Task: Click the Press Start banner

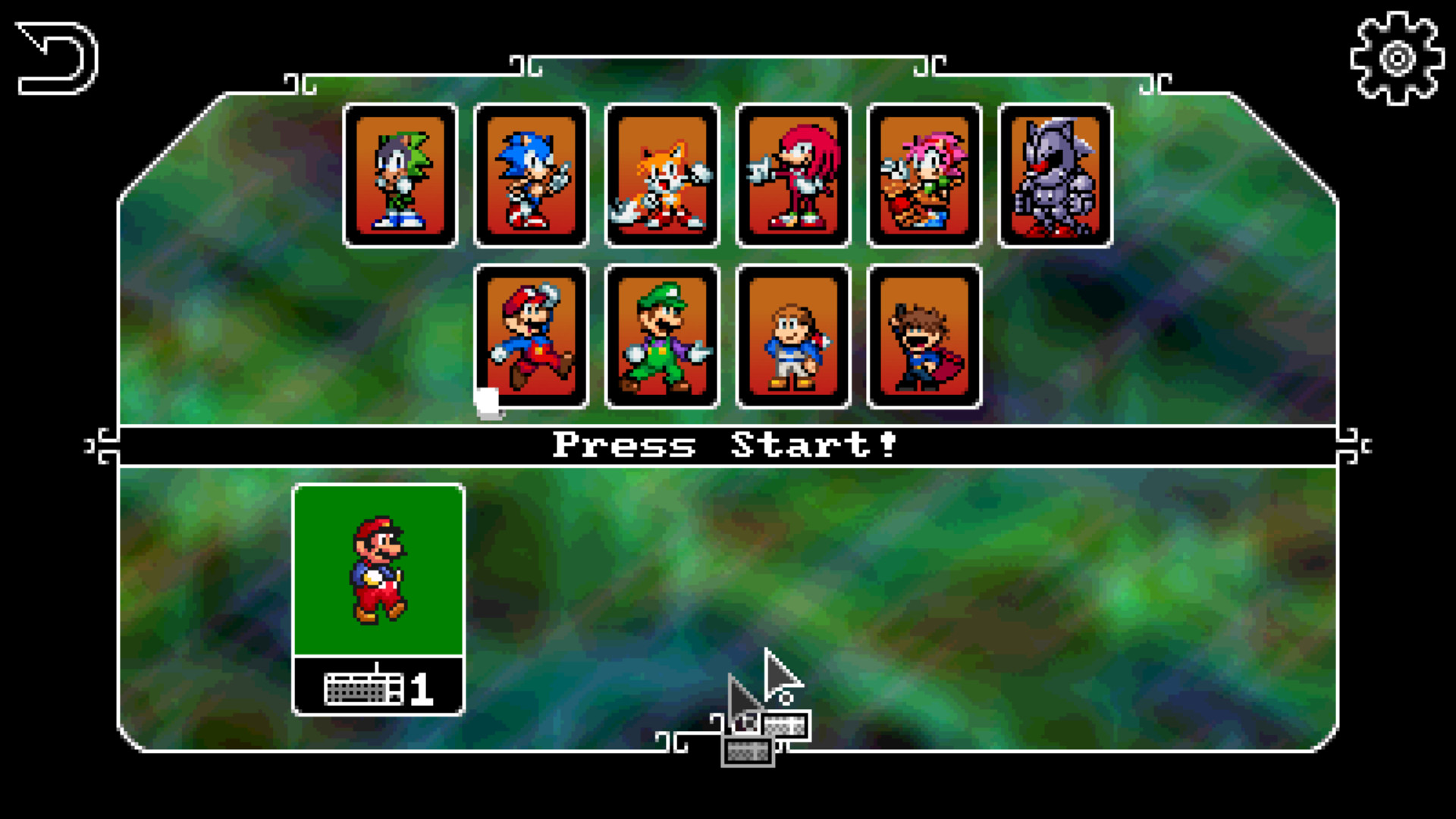Action: [x=725, y=446]
